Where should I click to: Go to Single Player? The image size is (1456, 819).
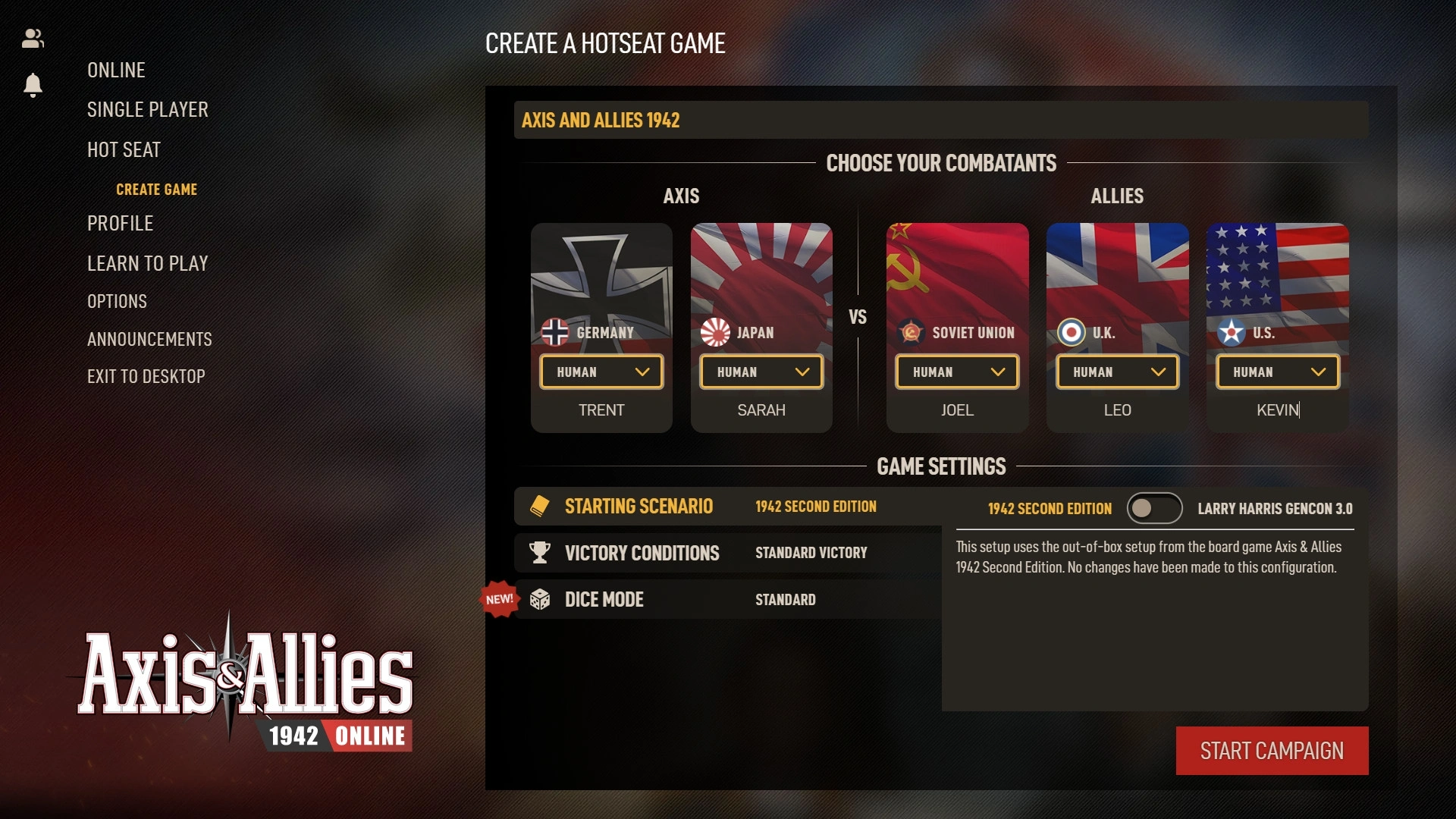pos(147,110)
